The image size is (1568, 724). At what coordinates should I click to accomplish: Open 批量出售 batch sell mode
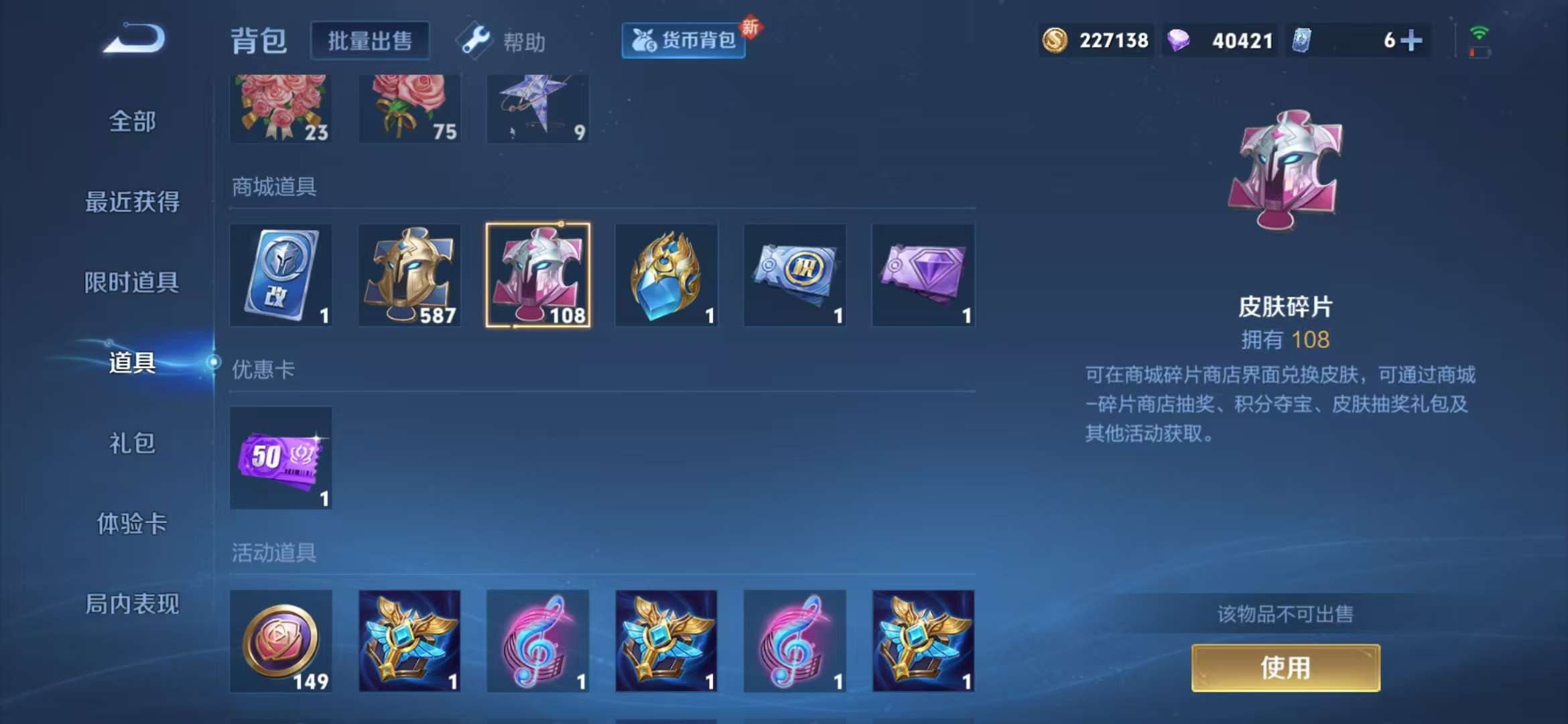click(x=370, y=40)
